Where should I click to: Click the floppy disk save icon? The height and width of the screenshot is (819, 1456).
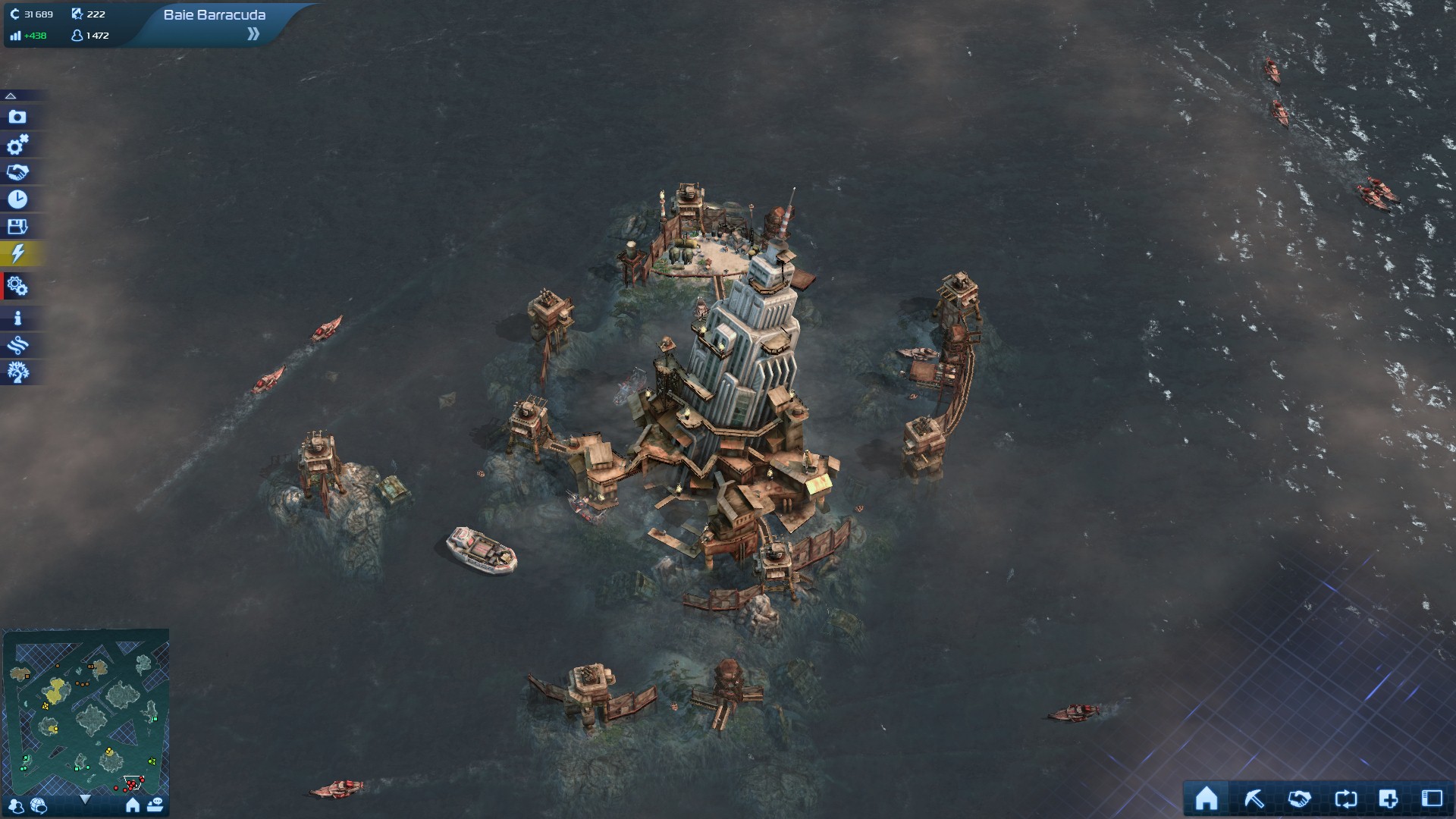point(17,227)
